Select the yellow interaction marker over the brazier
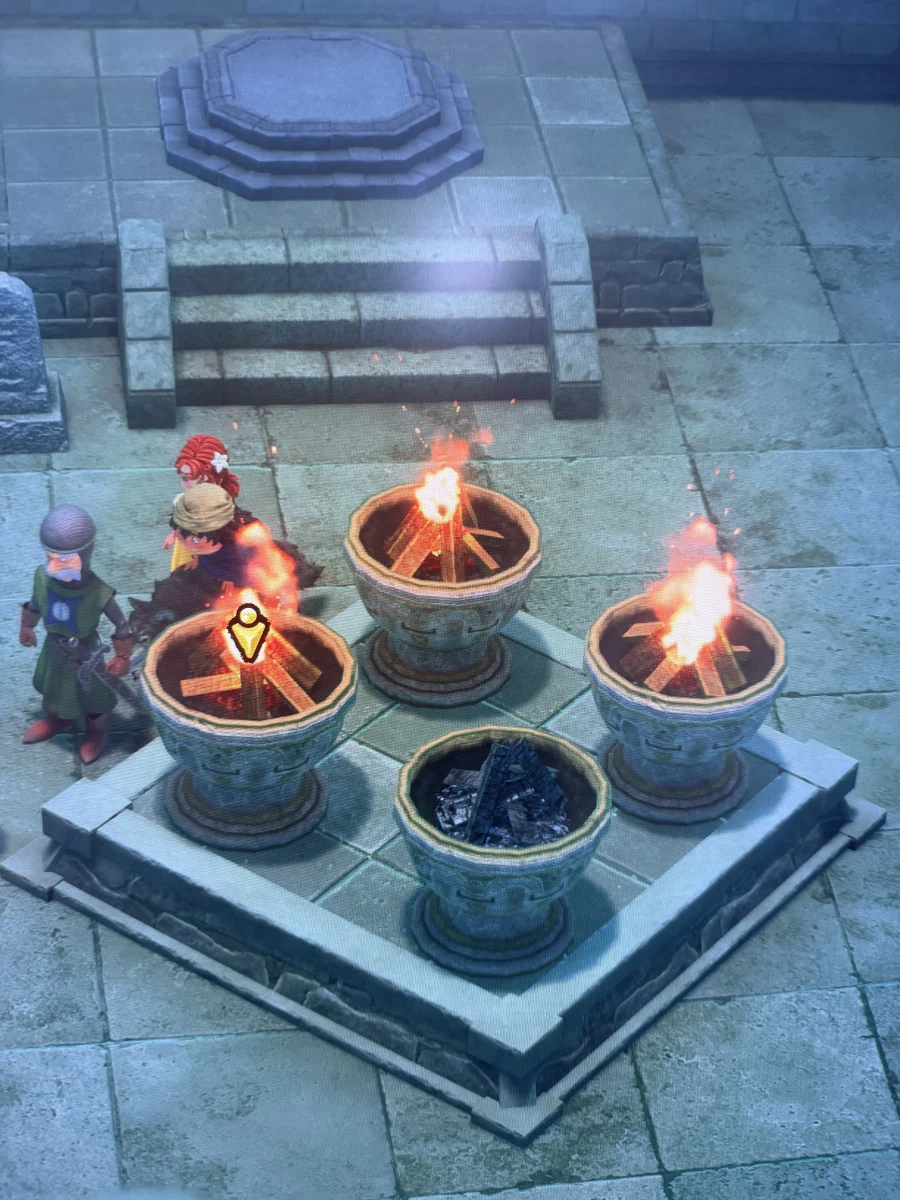 [247, 632]
